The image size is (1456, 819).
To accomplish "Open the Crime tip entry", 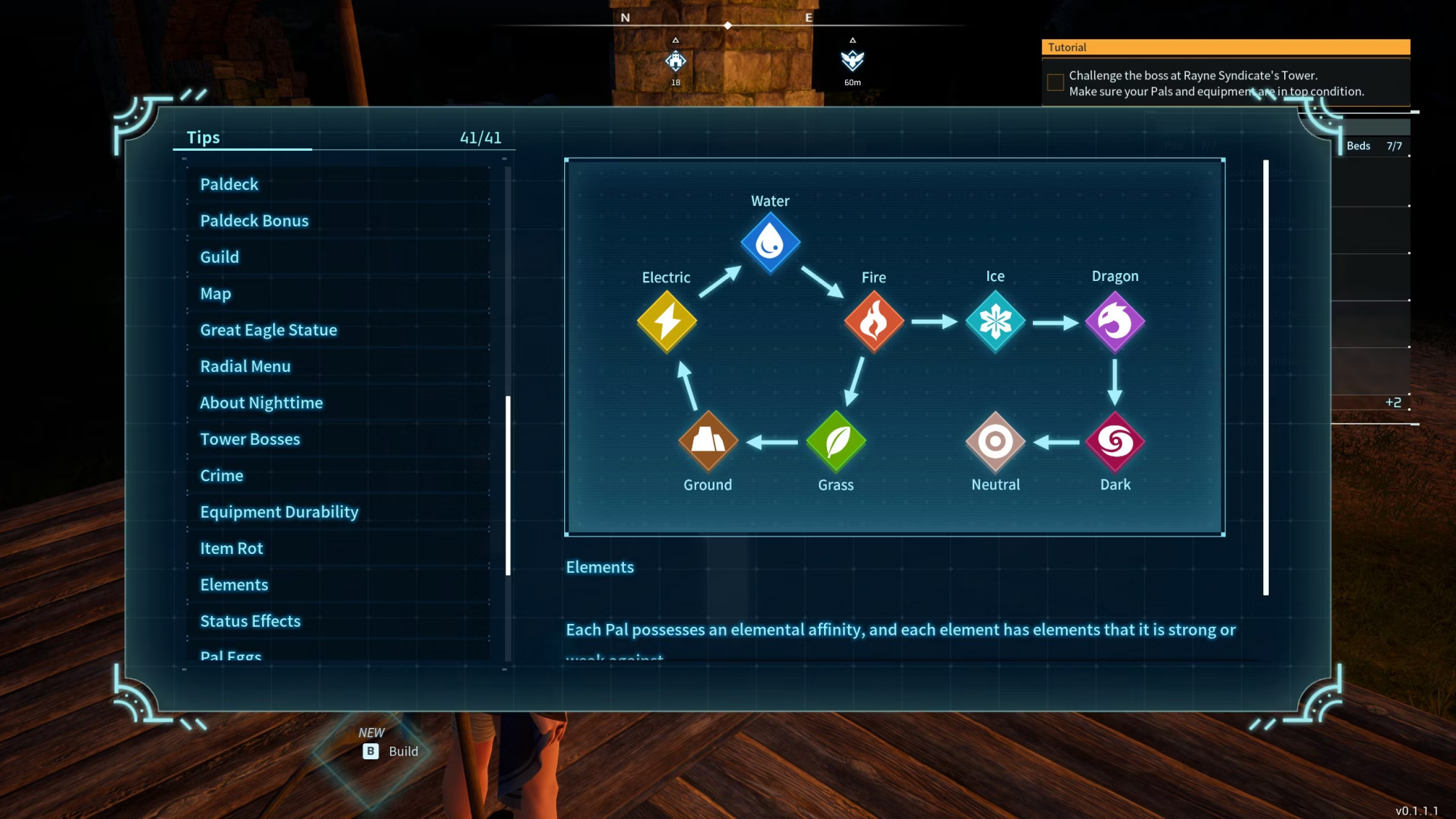I will coord(221,475).
